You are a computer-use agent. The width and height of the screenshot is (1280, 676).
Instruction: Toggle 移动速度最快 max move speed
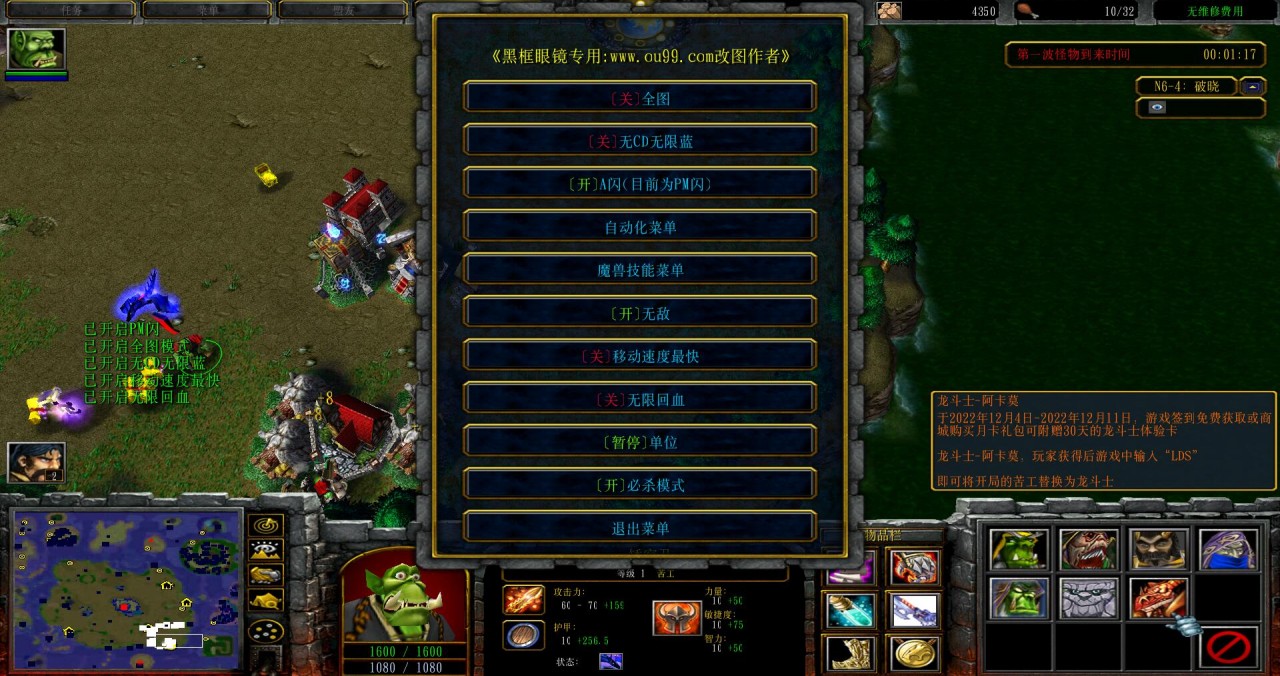tap(640, 356)
